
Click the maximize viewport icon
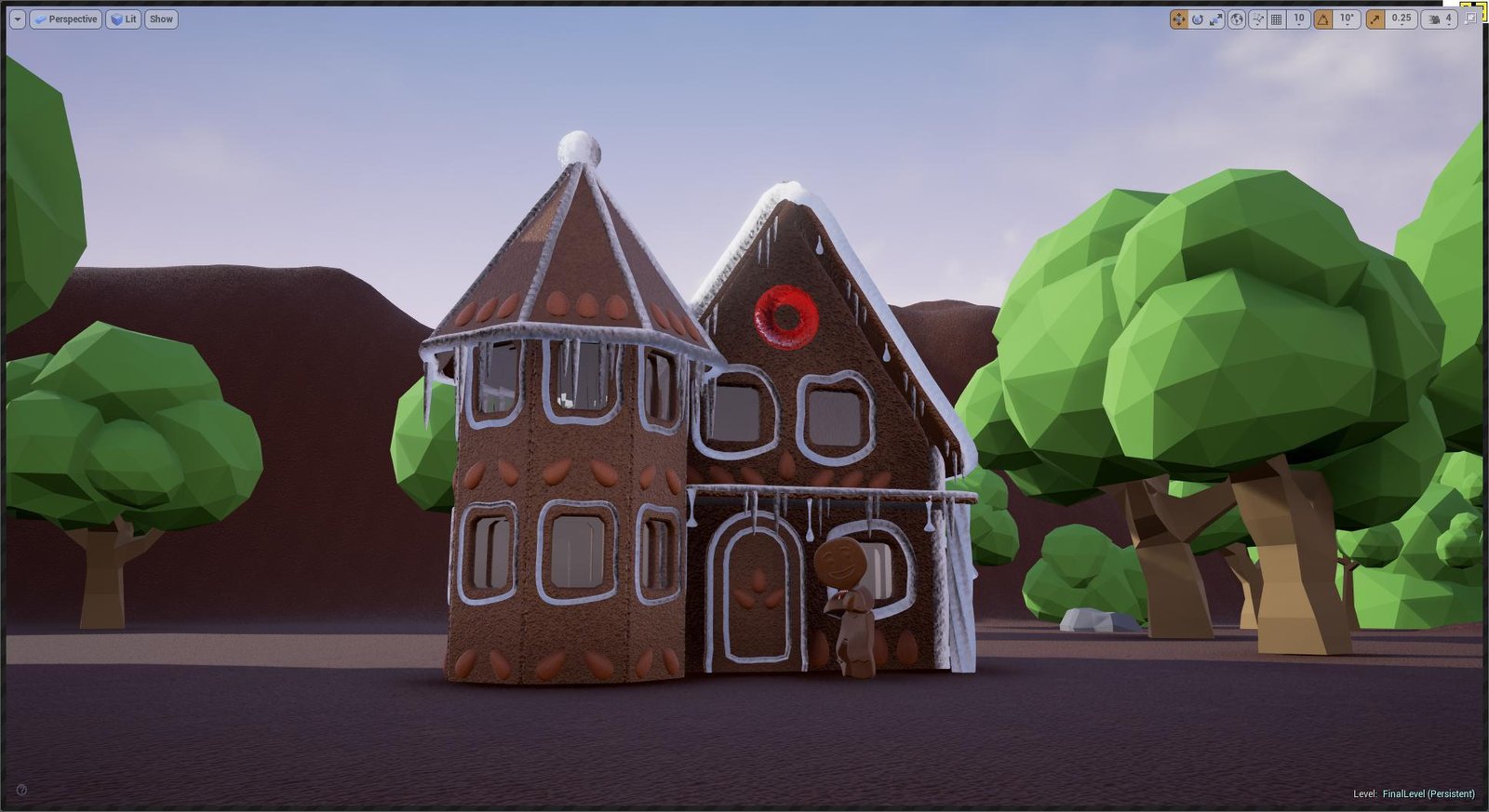(x=1471, y=18)
